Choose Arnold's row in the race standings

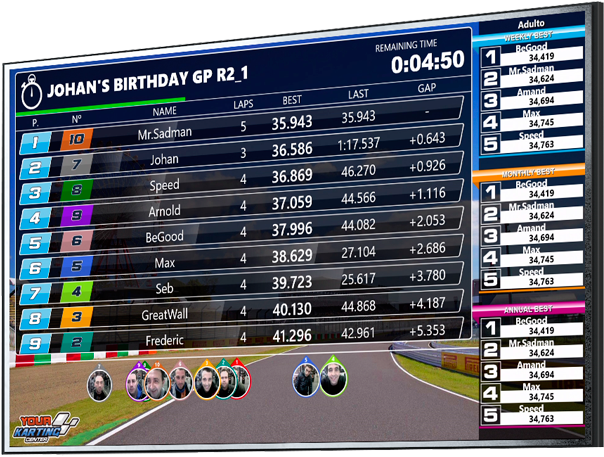point(165,211)
